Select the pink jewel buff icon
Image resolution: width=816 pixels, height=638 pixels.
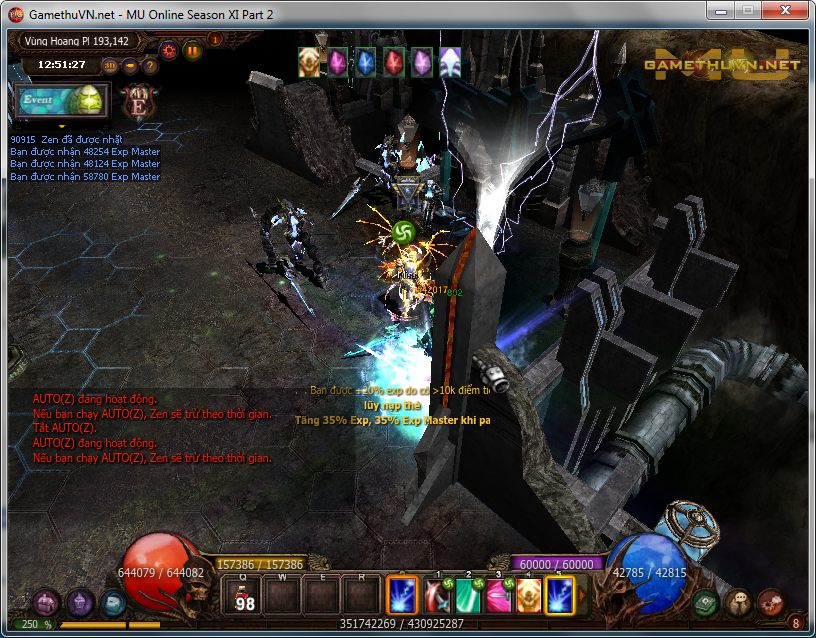(x=338, y=62)
